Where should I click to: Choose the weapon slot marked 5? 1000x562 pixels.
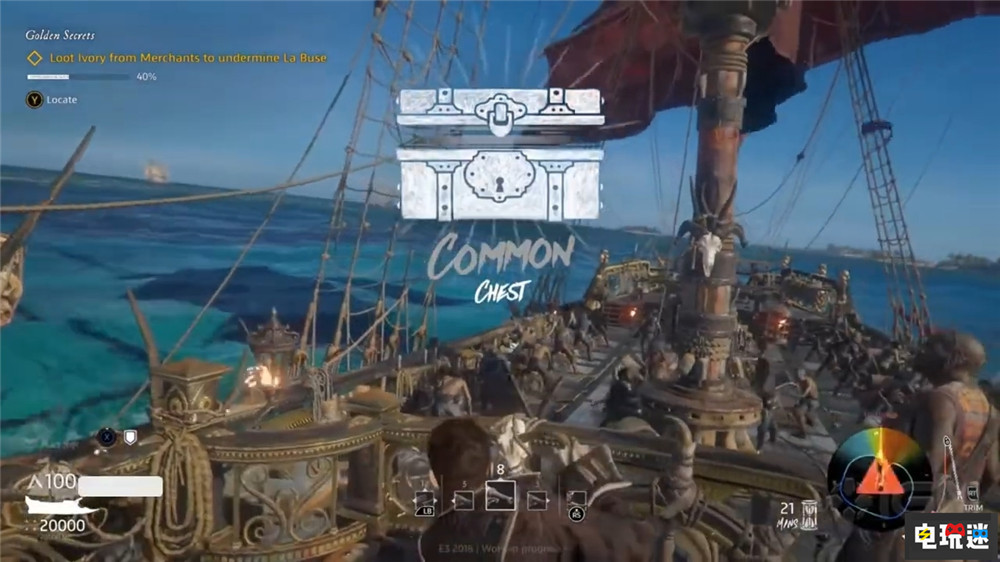(x=463, y=498)
